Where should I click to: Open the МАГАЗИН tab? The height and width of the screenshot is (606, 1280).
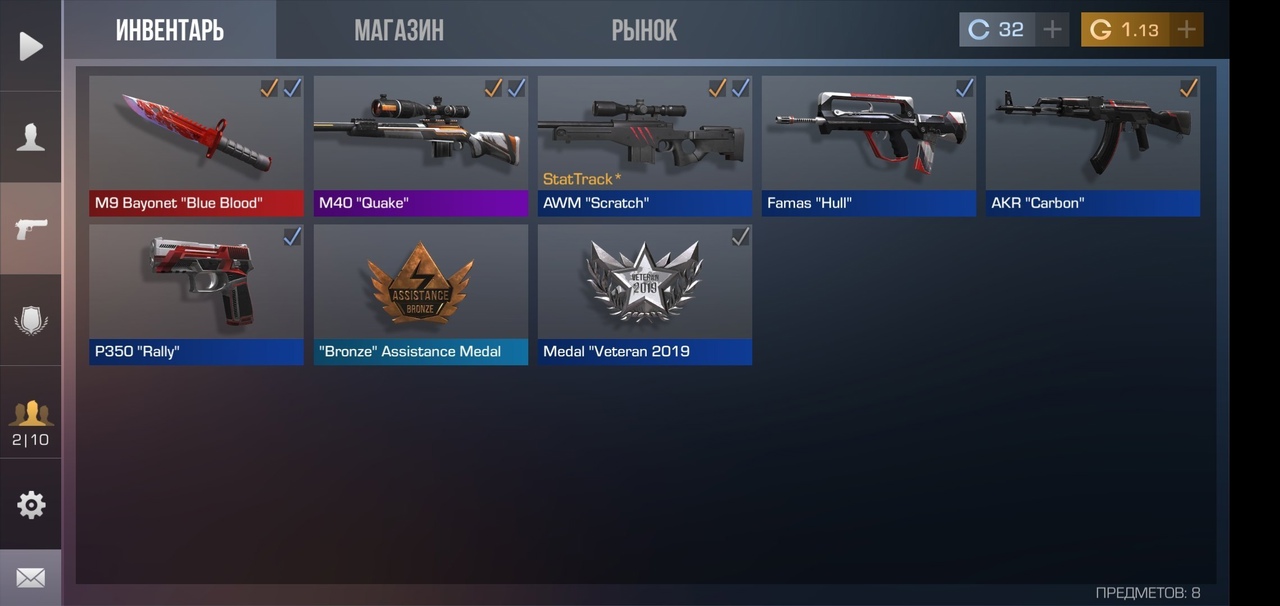(398, 30)
